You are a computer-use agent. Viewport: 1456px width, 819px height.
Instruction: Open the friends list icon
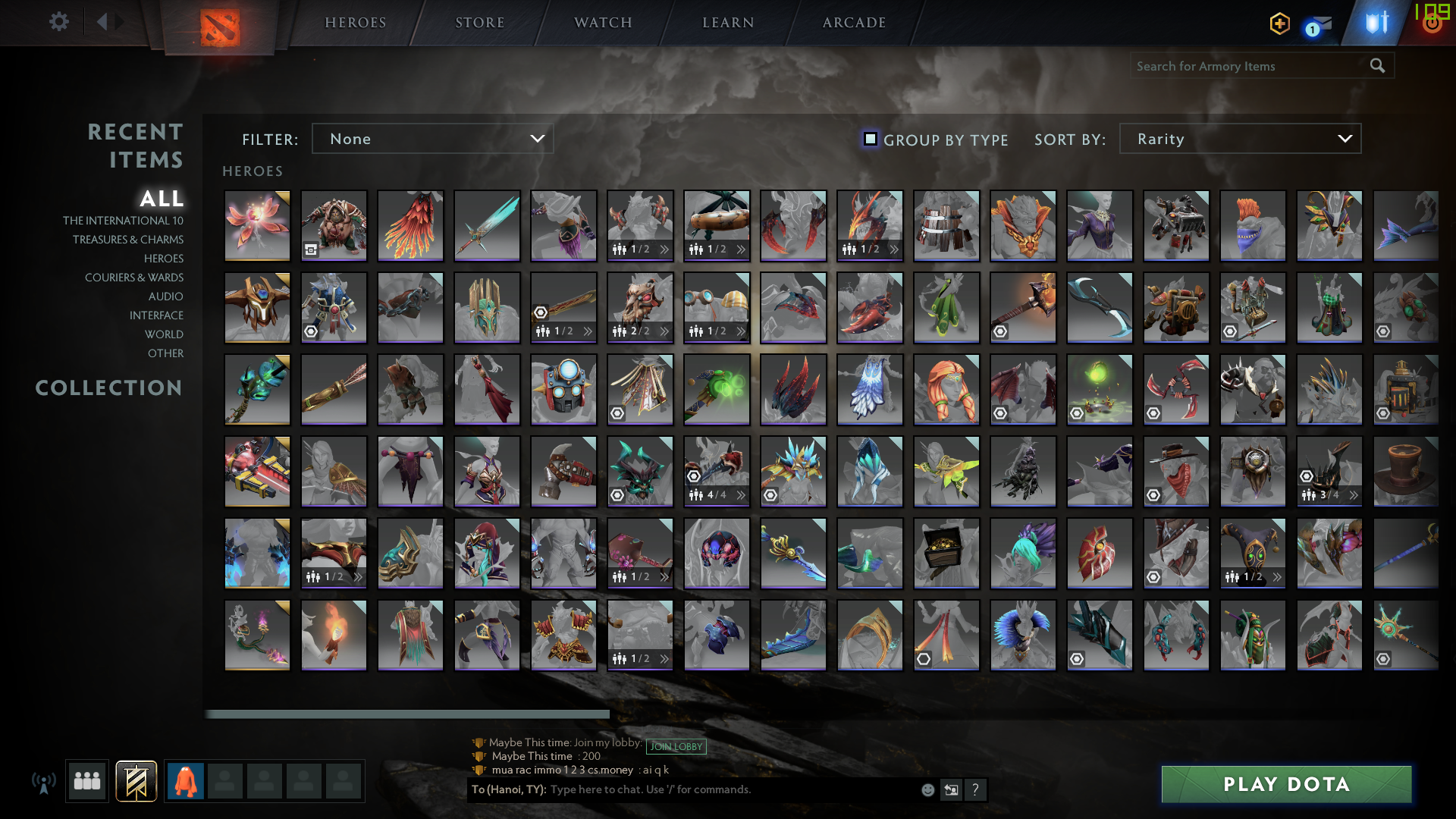pyautogui.click(x=86, y=780)
